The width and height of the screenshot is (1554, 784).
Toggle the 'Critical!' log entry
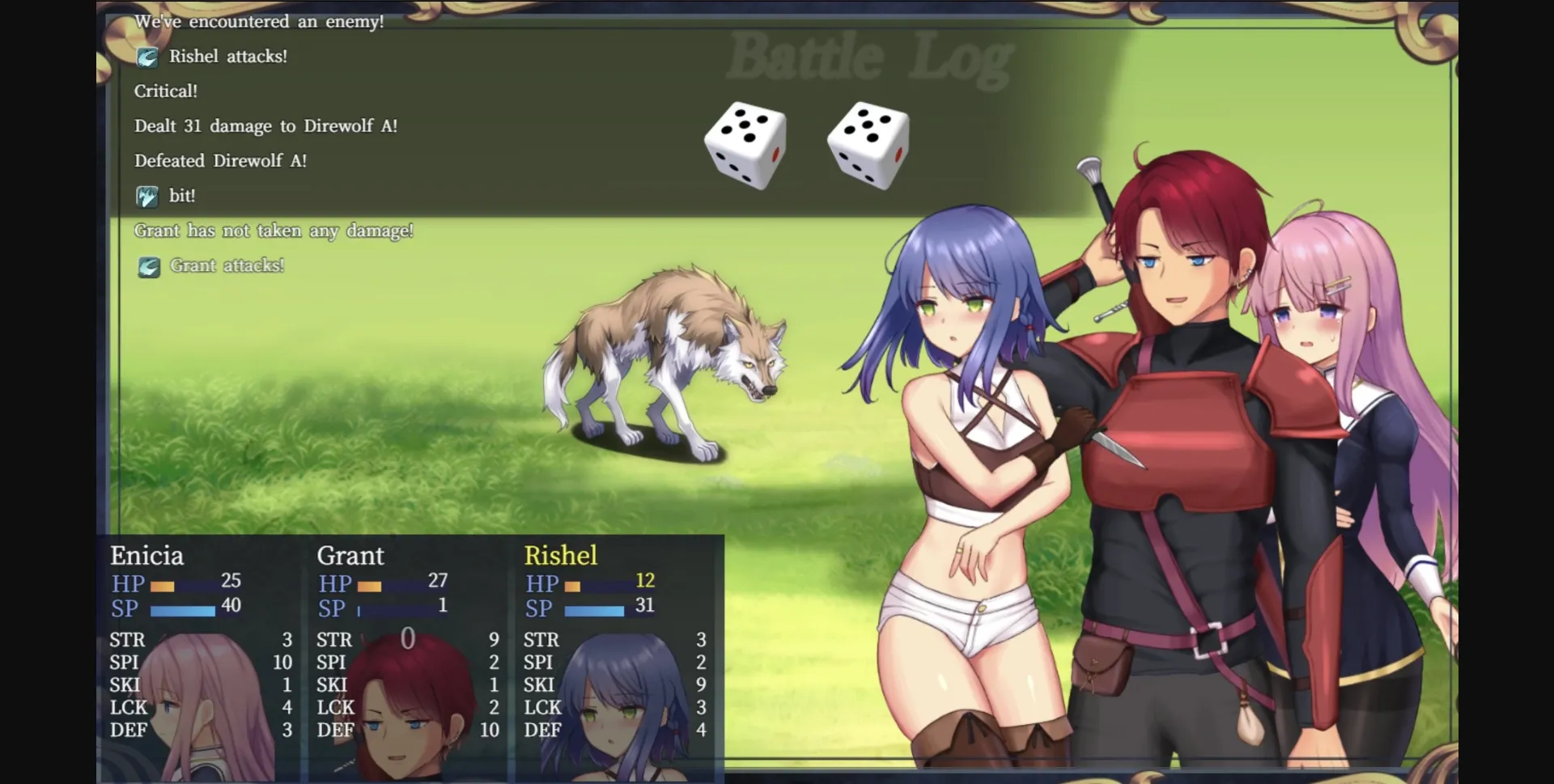165,91
